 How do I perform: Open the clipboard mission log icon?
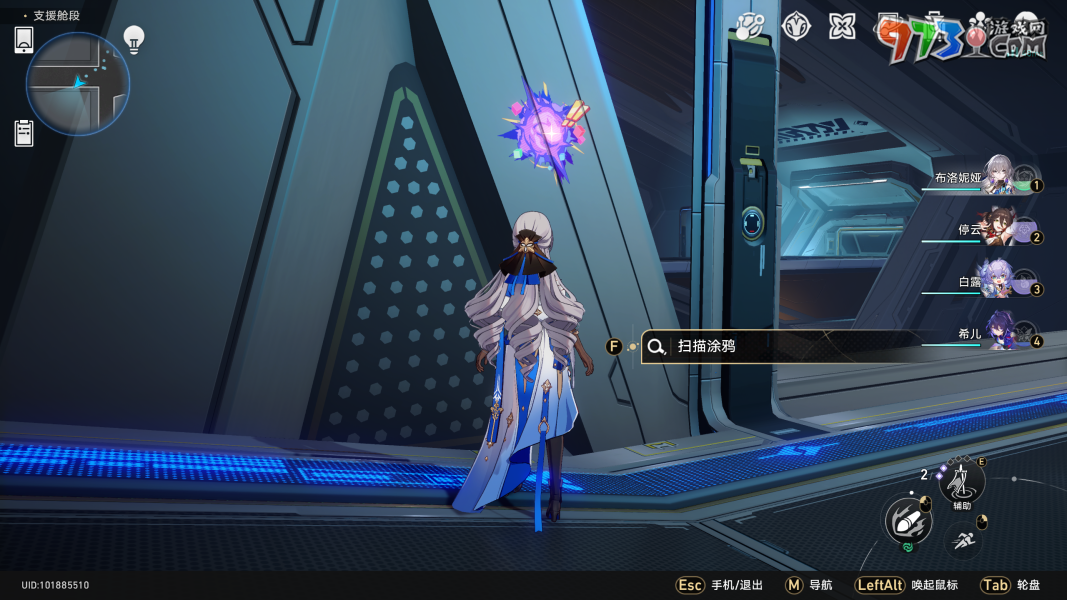point(24,132)
